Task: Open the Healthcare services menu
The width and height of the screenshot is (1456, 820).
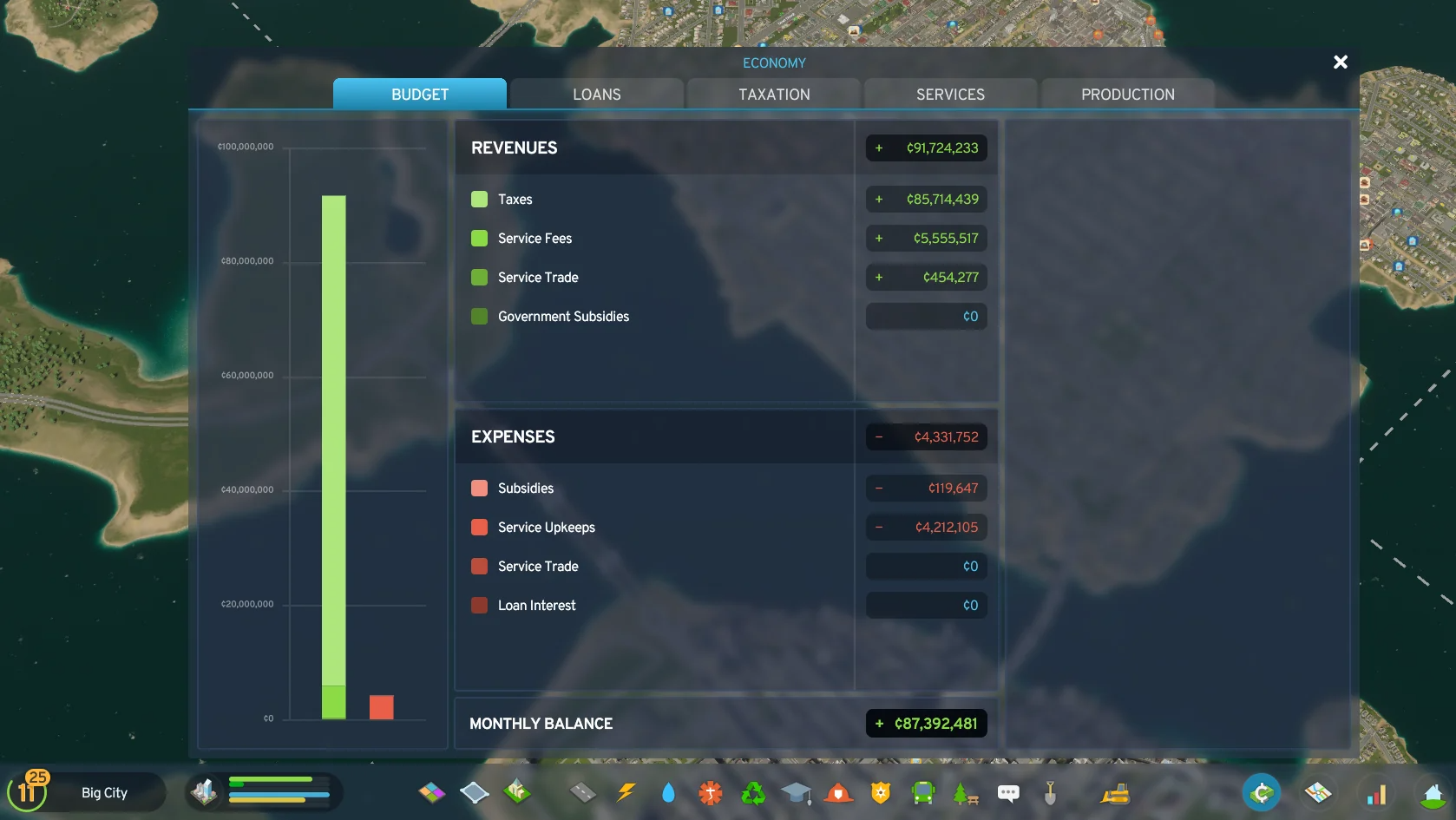Action: pos(711,792)
